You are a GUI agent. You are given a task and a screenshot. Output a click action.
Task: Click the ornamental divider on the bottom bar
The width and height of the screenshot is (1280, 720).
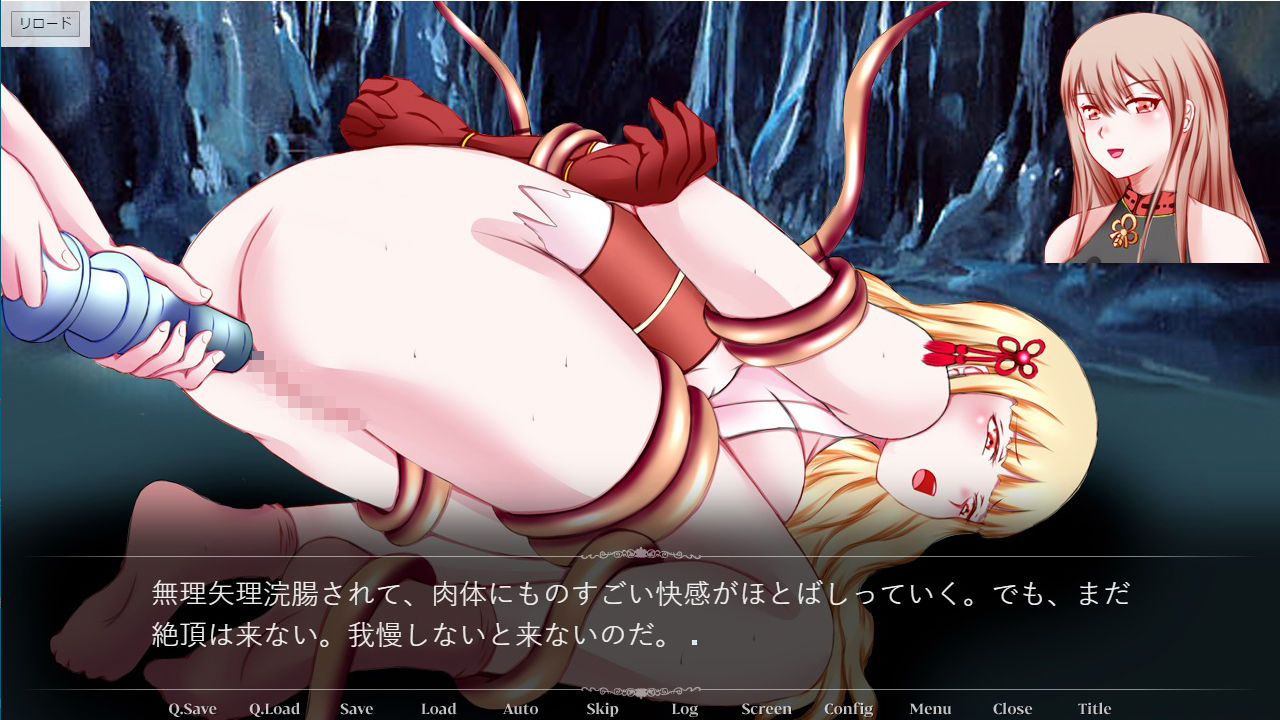coord(640,688)
